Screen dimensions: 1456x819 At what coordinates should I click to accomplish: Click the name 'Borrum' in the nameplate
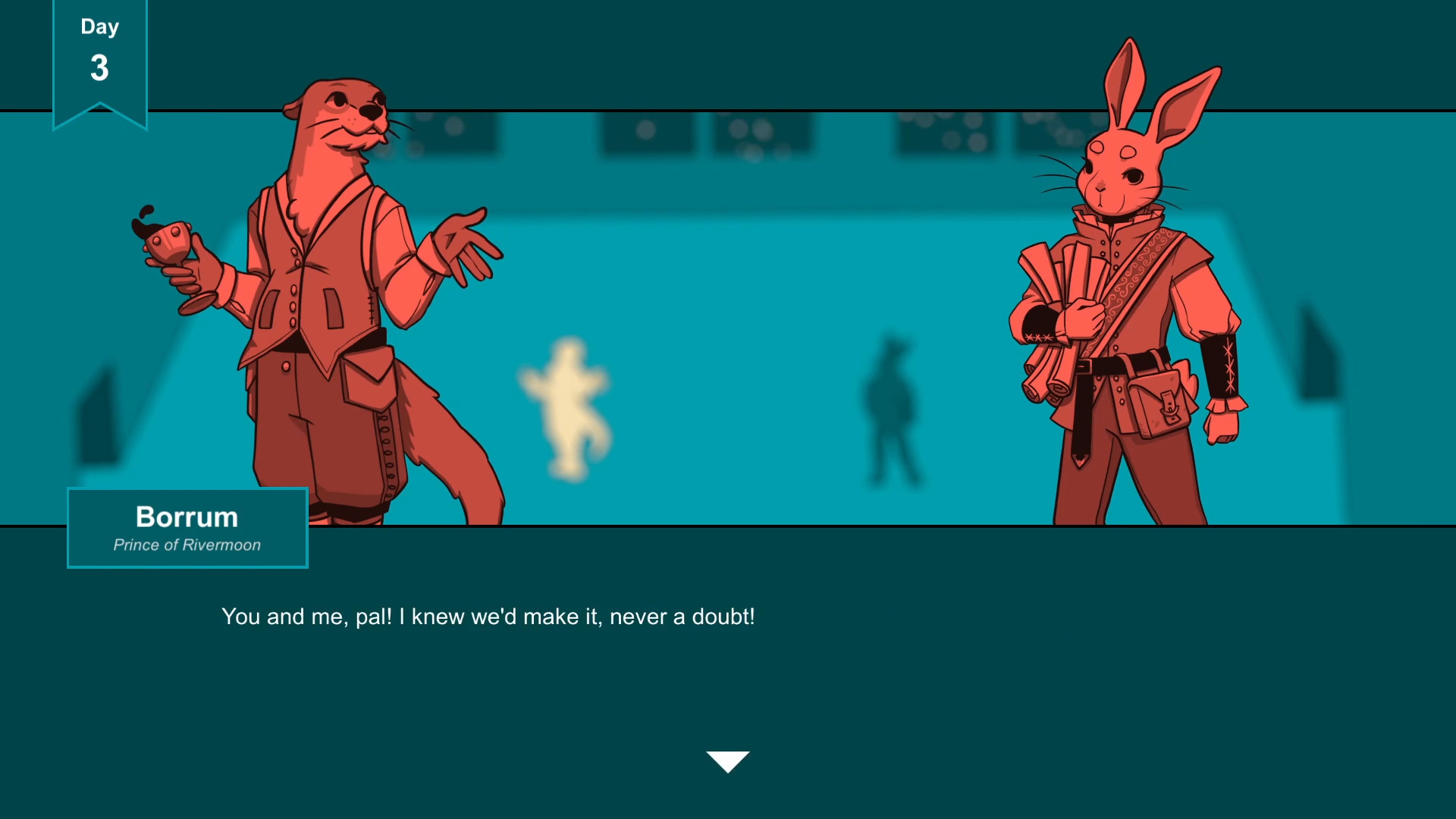pos(187,517)
